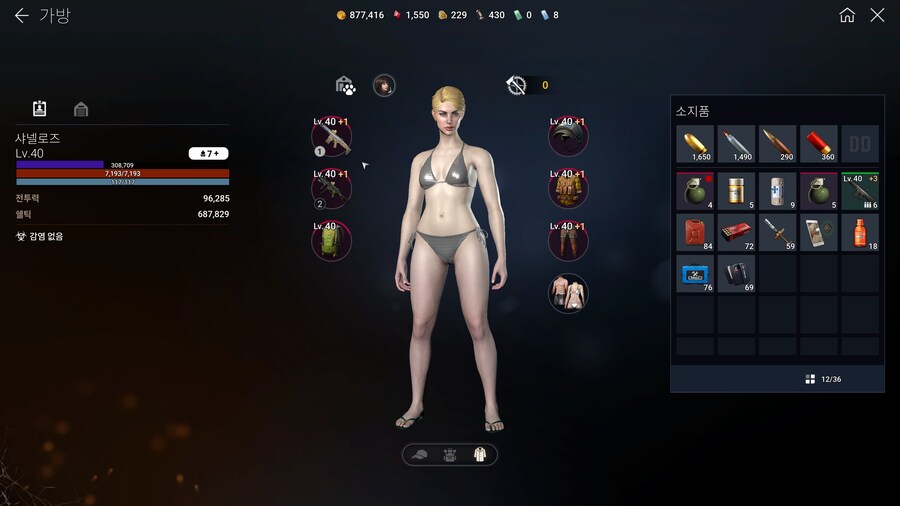Show the cap display option below the character

pyautogui.click(x=420, y=455)
